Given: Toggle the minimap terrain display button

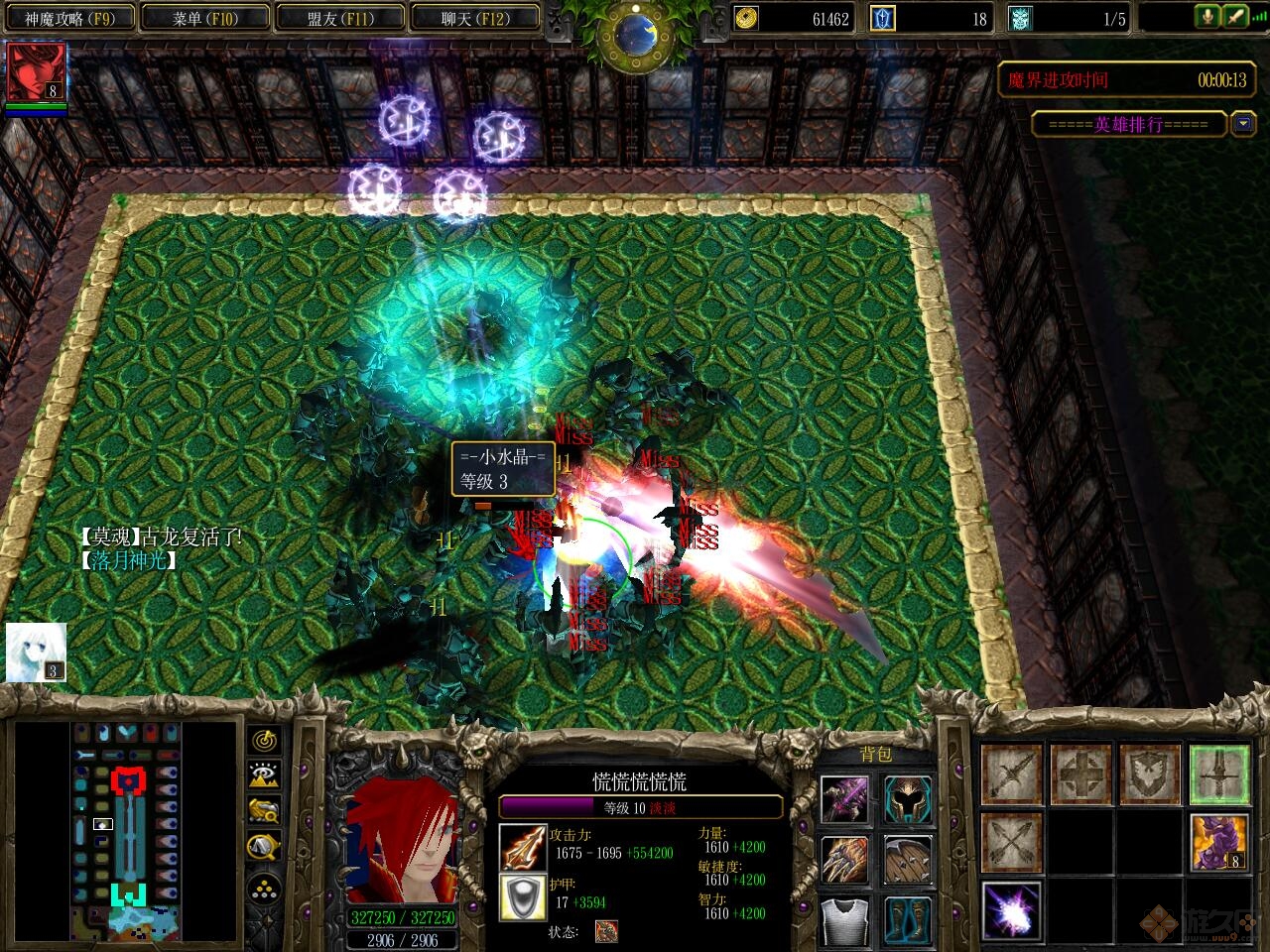Looking at the screenshot, I should [264, 775].
